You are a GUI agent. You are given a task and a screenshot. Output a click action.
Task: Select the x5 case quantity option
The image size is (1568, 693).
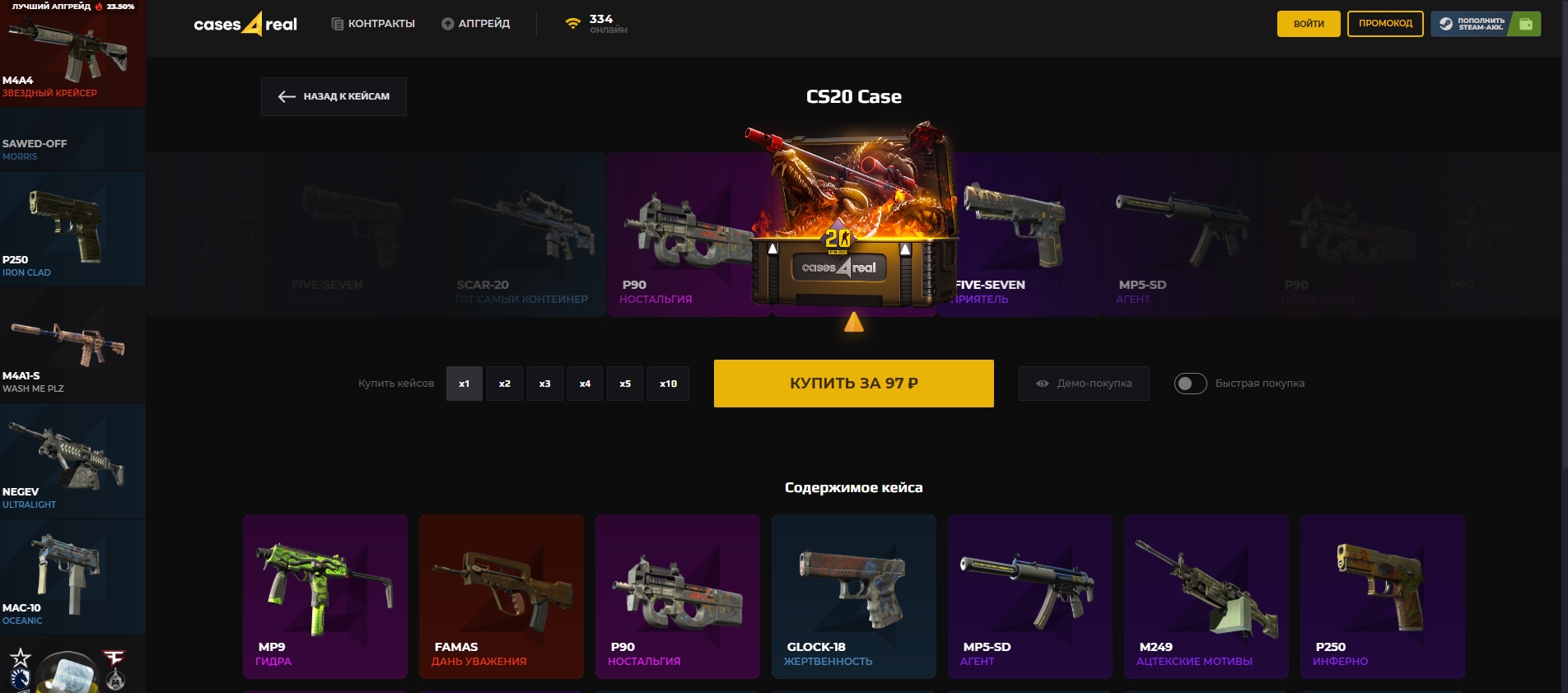625,384
